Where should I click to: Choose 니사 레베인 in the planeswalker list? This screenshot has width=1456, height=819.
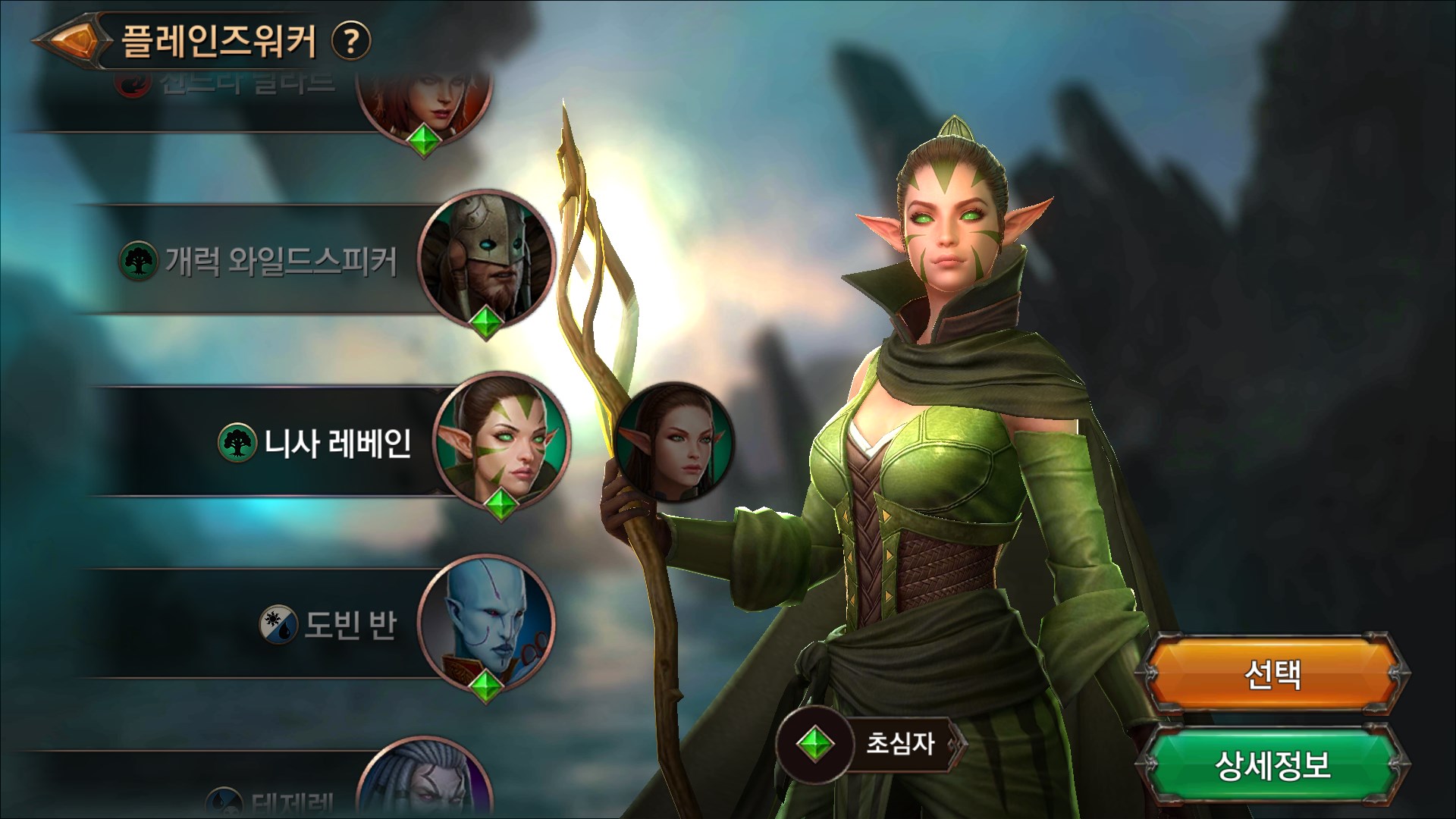click(x=337, y=442)
